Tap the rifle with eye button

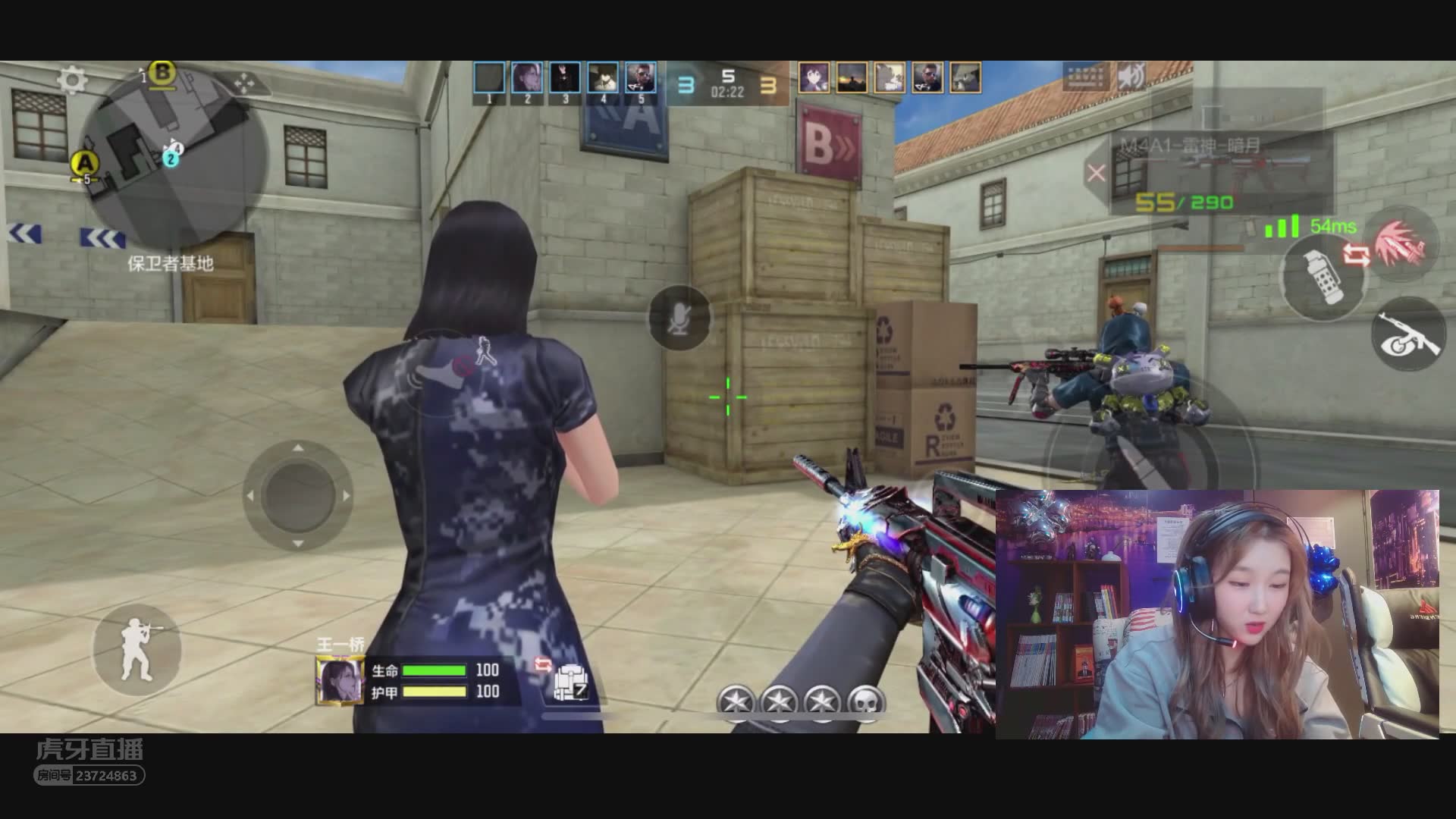coord(1409,334)
